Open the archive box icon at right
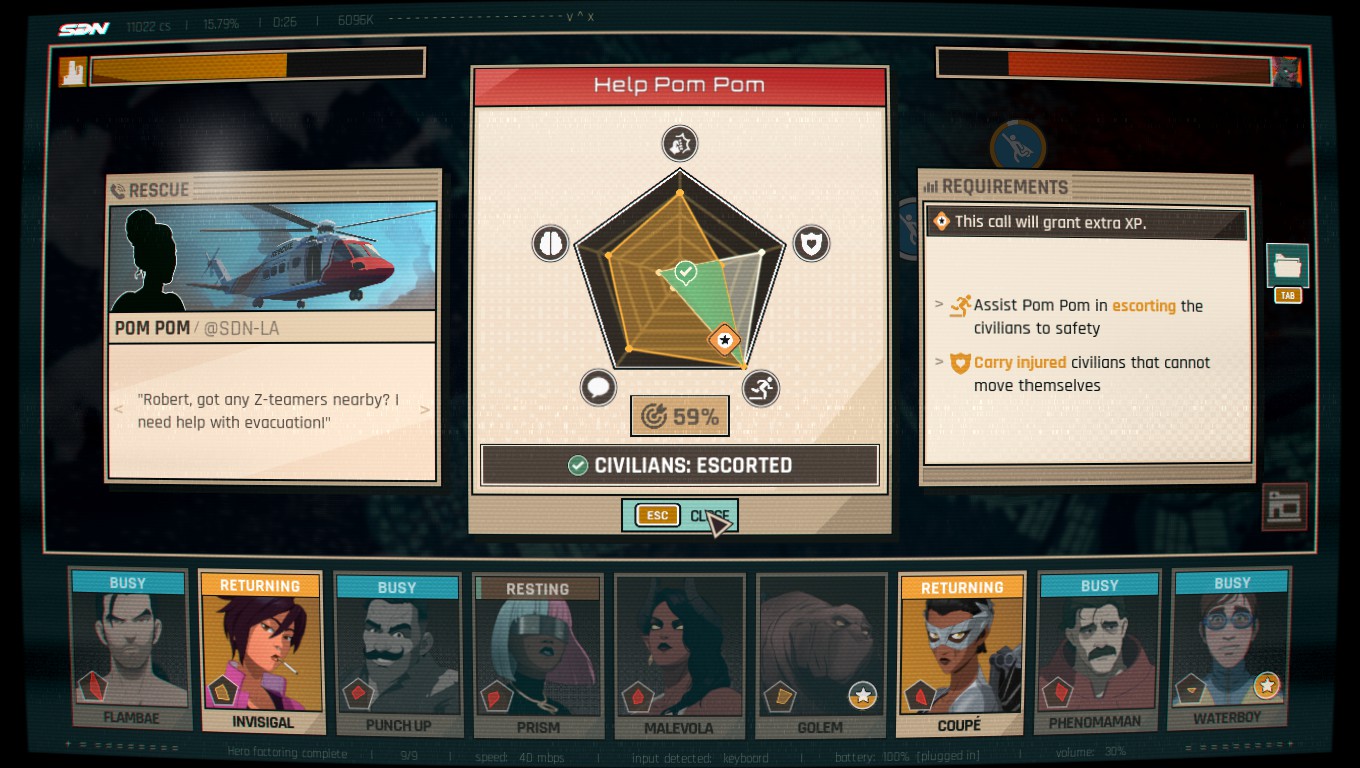Viewport: 1360px width, 768px height. tap(1285, 507)
